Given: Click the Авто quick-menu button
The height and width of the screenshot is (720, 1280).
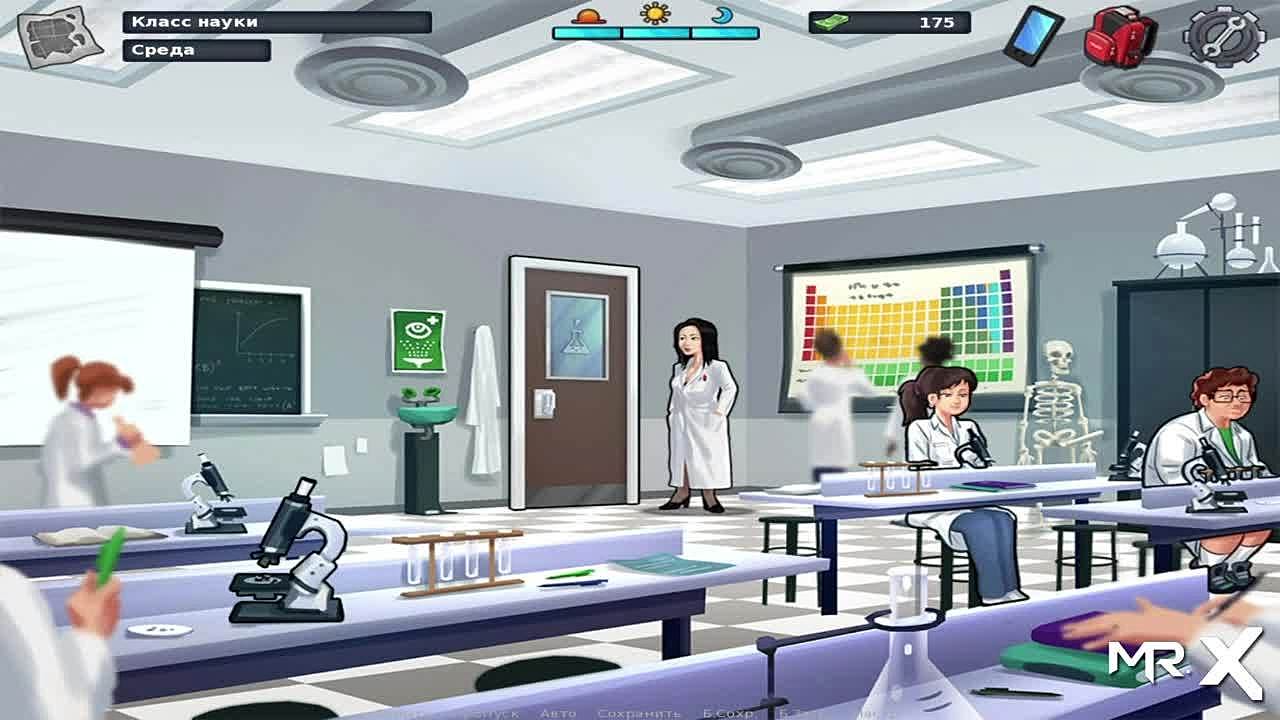Looking at the screenshot, I should click(x=558, y=713).
